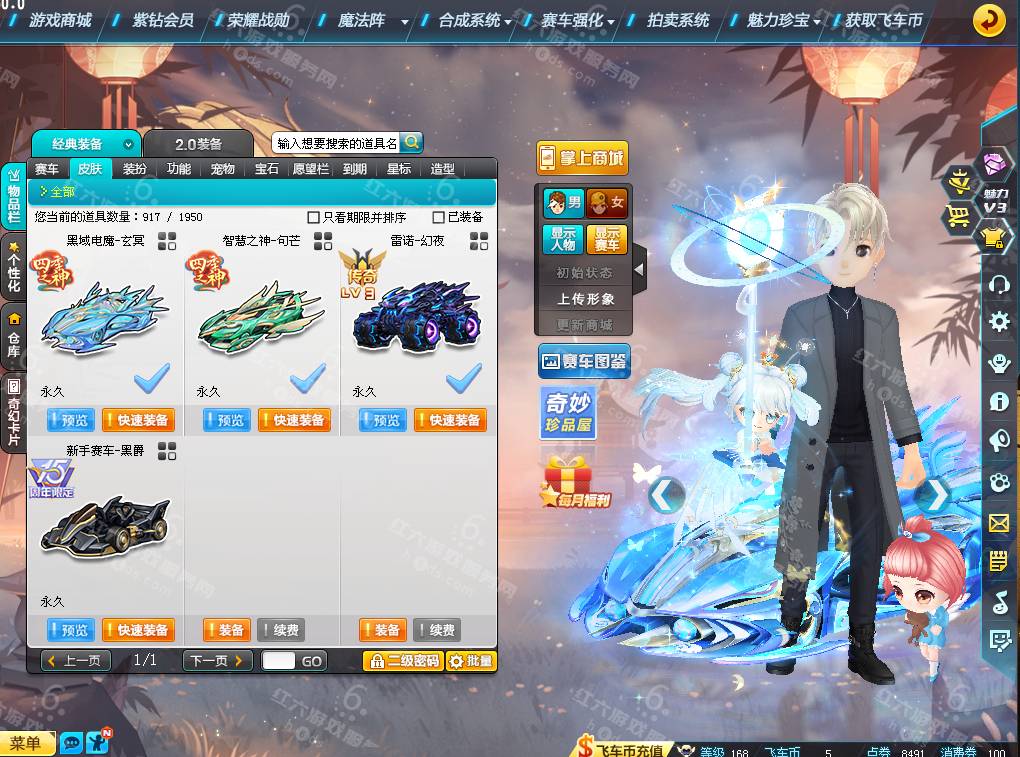Click the item search input field
Image resolution: width=1020 pixels, height=757 pixels.
click(336, 143)
